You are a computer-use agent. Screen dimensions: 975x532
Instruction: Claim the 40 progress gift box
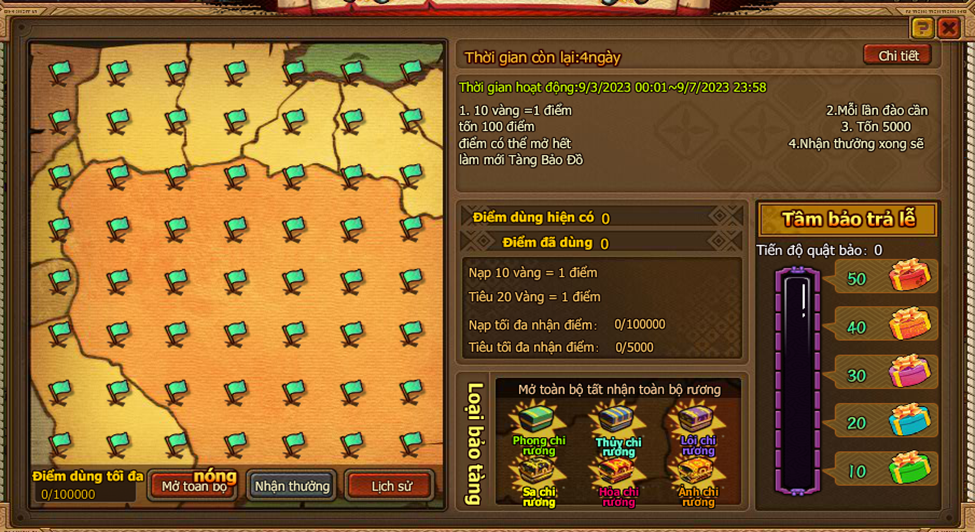tap(909, 324)
